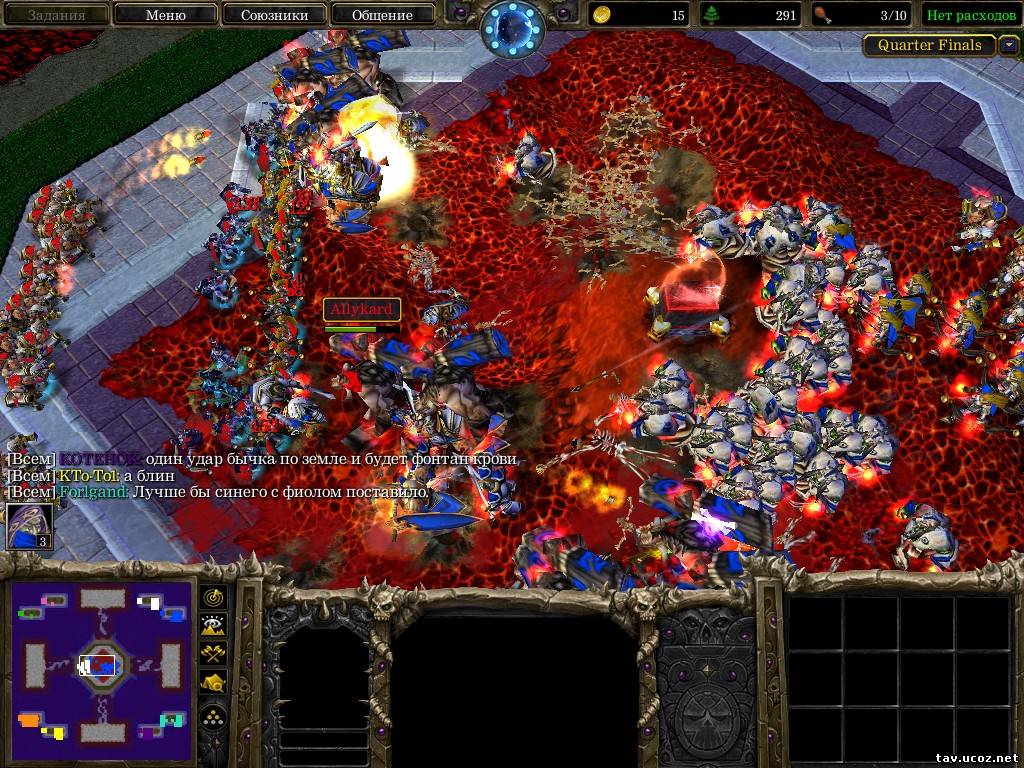Collapse the Quarter Finals board with its arrow

pyautogui.click(x=1009, y=45)
